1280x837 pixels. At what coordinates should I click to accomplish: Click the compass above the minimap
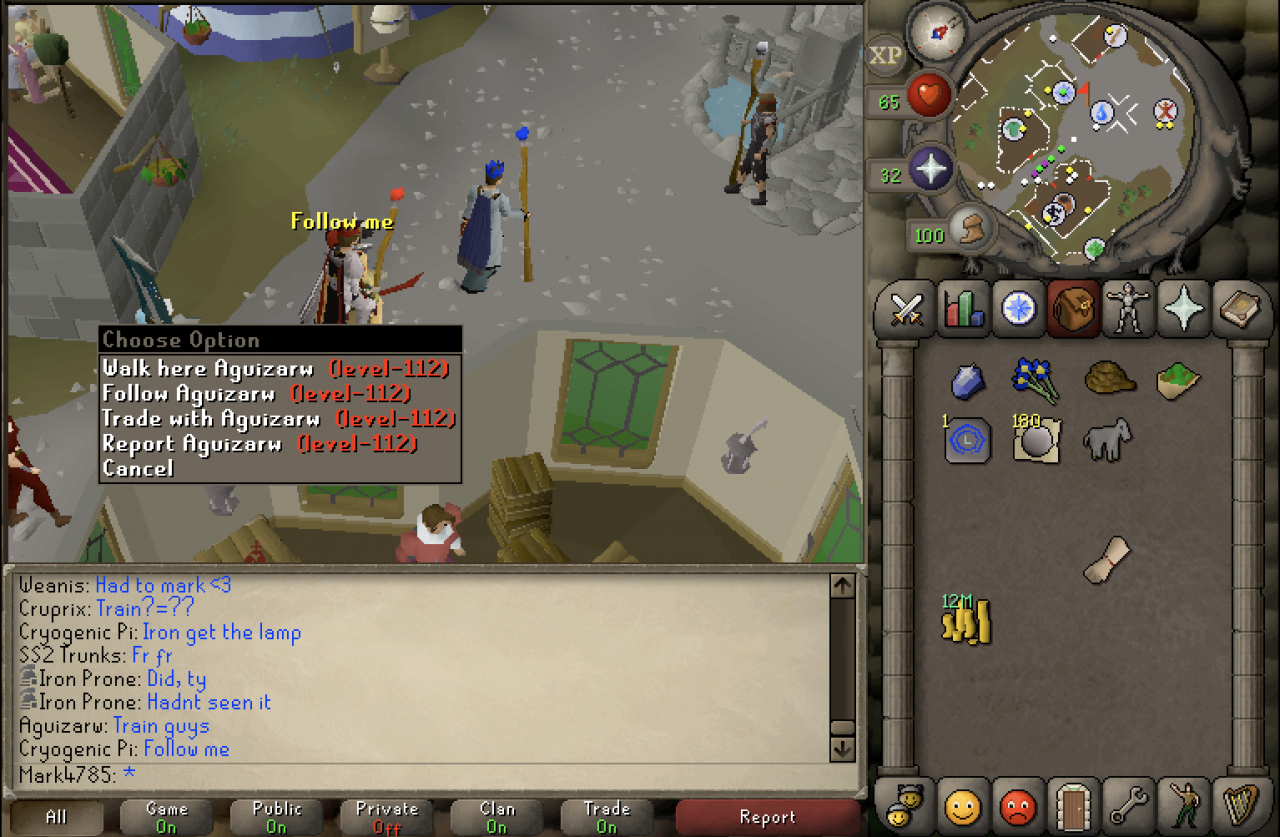click(x=938, y=32)
